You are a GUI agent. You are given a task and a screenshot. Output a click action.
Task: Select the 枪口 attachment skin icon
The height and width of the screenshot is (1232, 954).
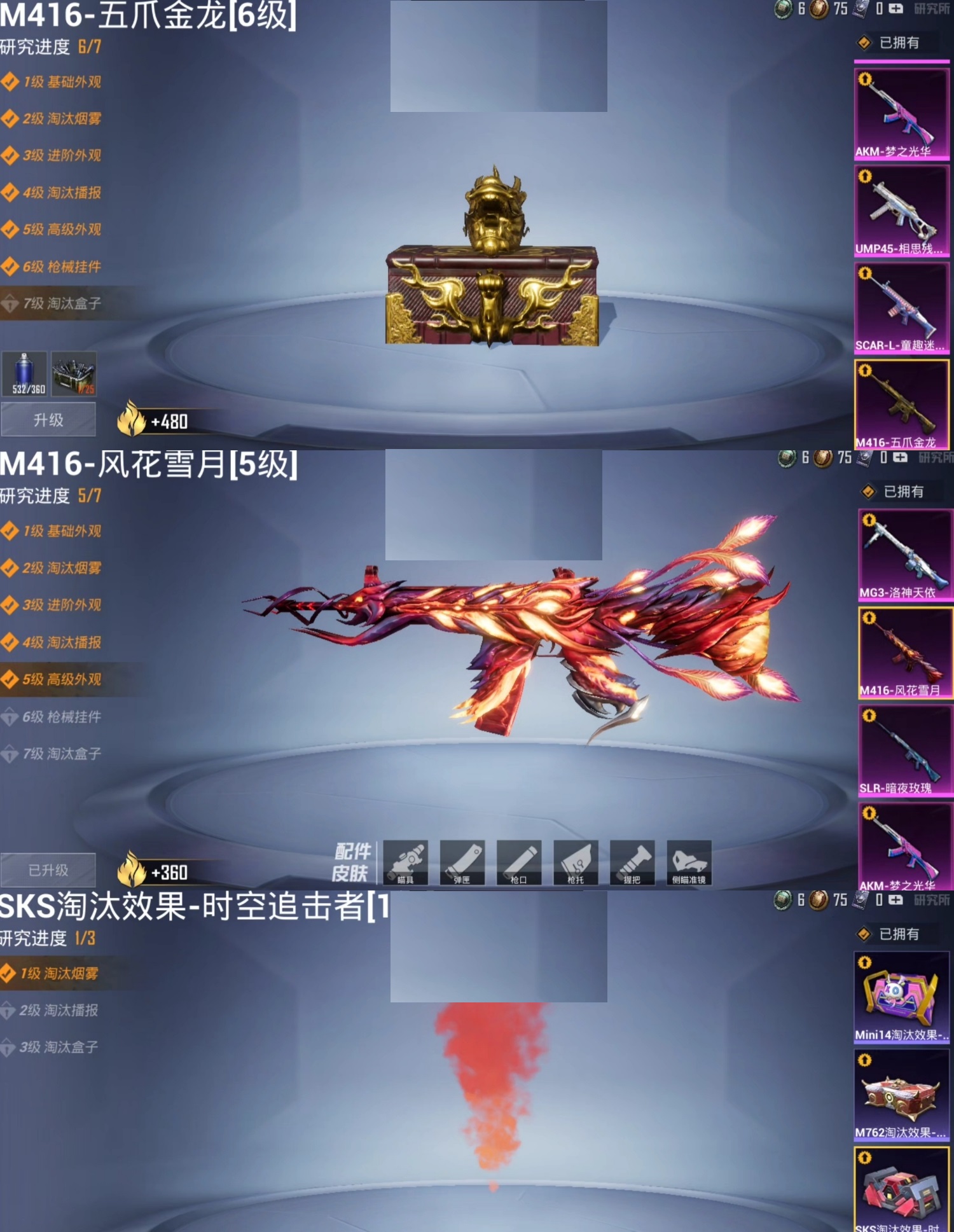click(519, 864)
